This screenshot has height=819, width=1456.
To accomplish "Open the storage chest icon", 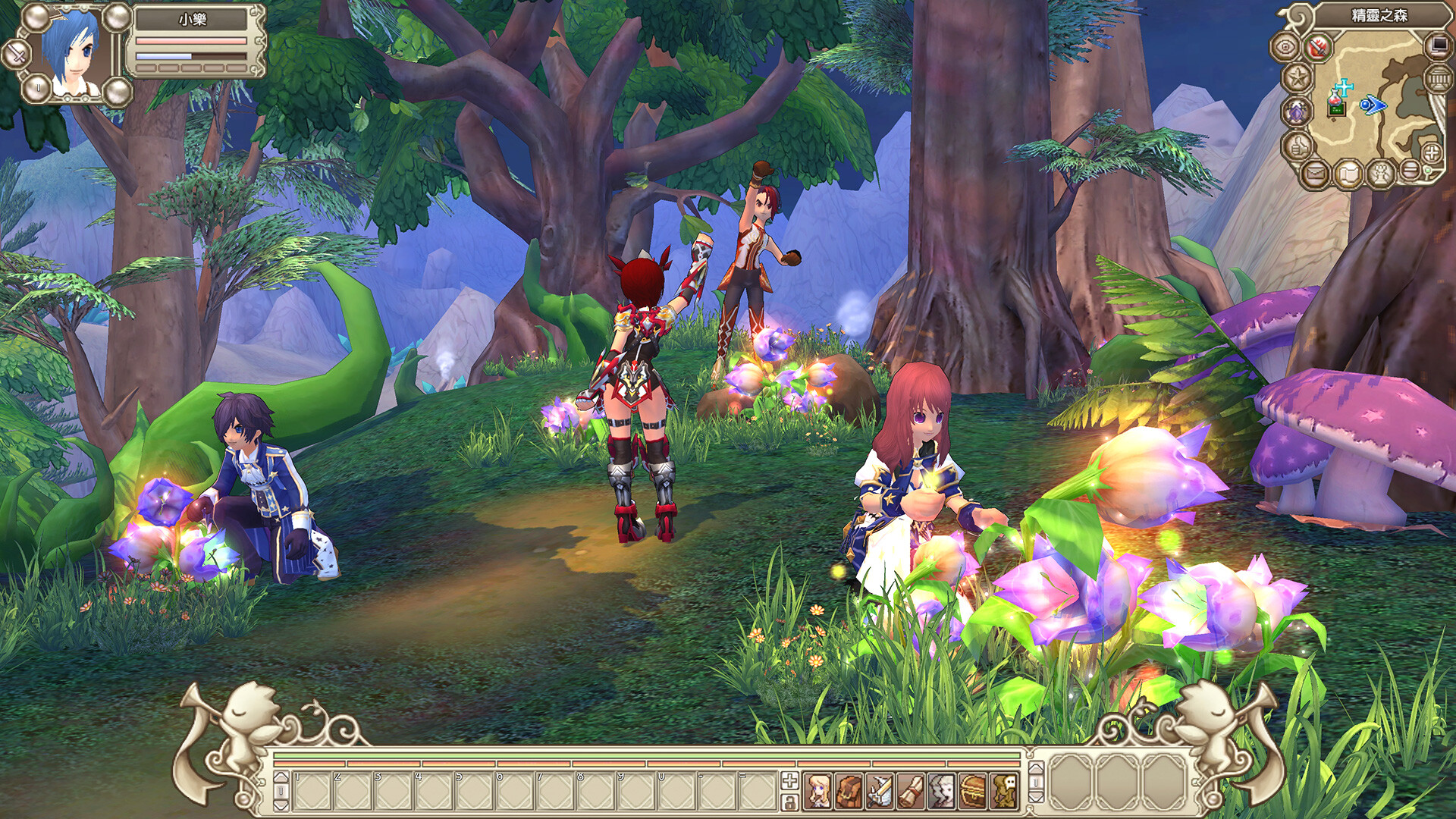I will pyautogui.click(x=972, y=790).
